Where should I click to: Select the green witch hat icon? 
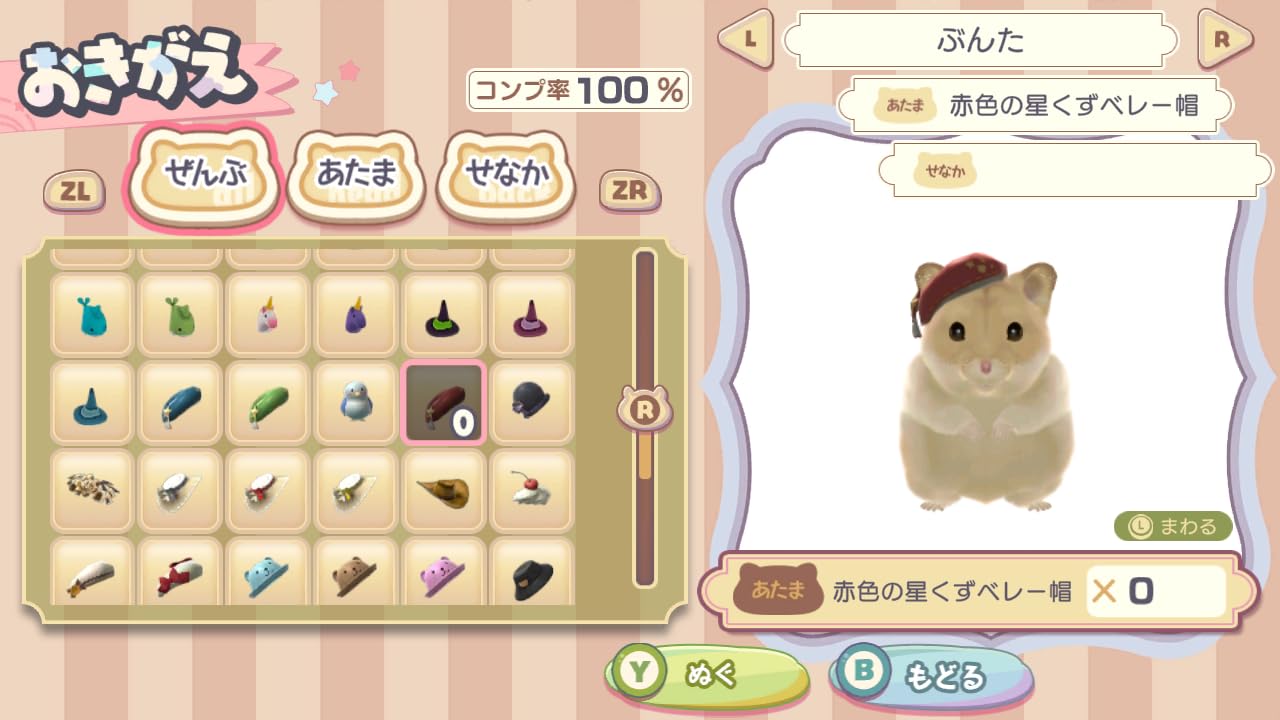[x=443, y=317]
